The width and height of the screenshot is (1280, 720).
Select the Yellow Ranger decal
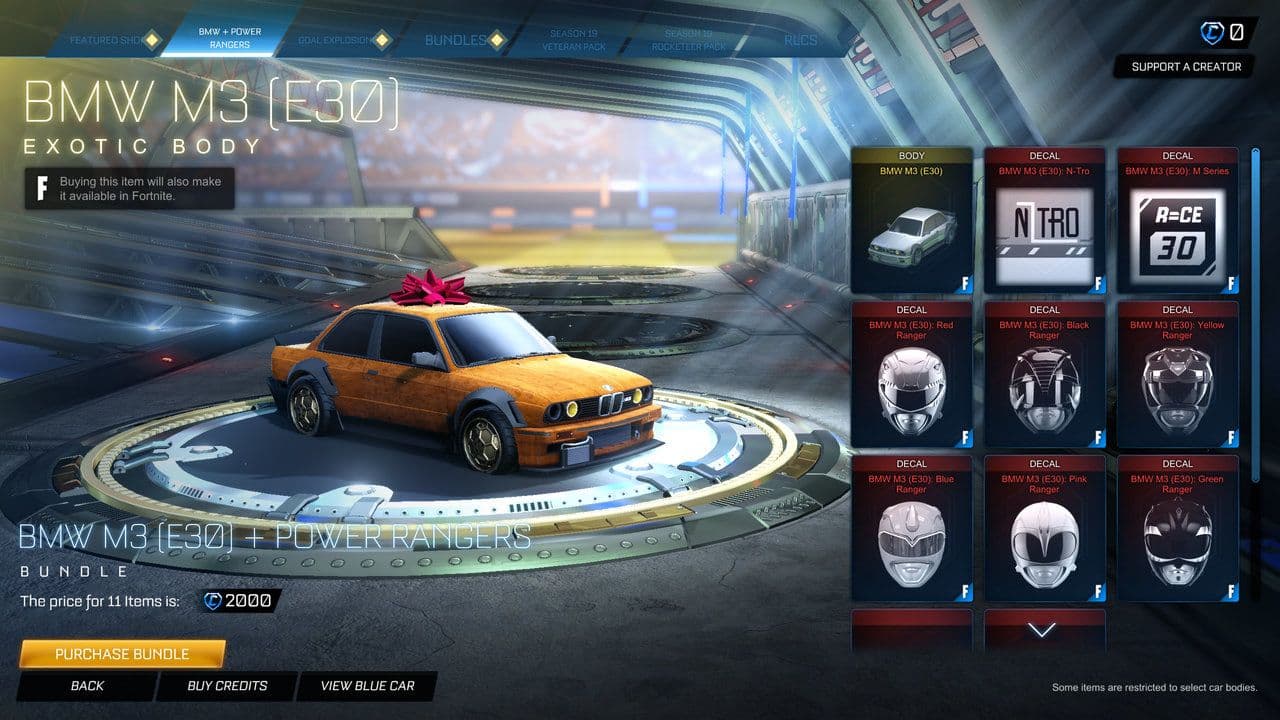[x=1177, y=380]
